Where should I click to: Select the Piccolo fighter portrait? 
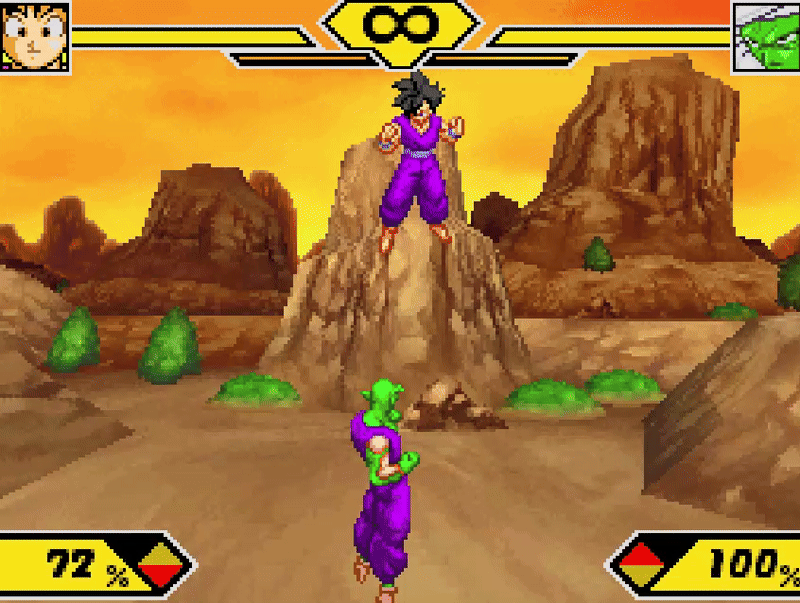coord(766,36)
